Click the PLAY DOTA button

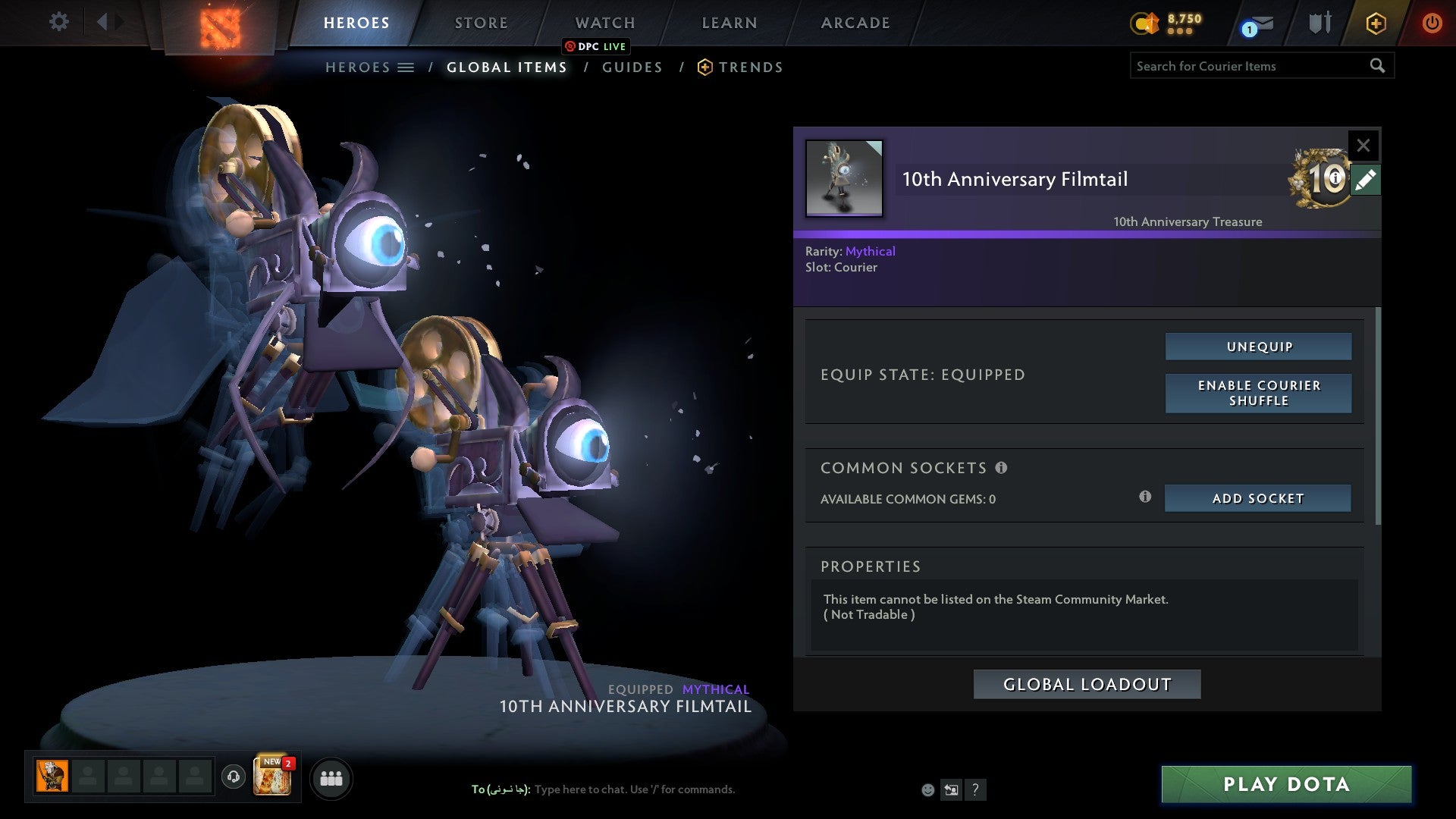(1285, 784)
